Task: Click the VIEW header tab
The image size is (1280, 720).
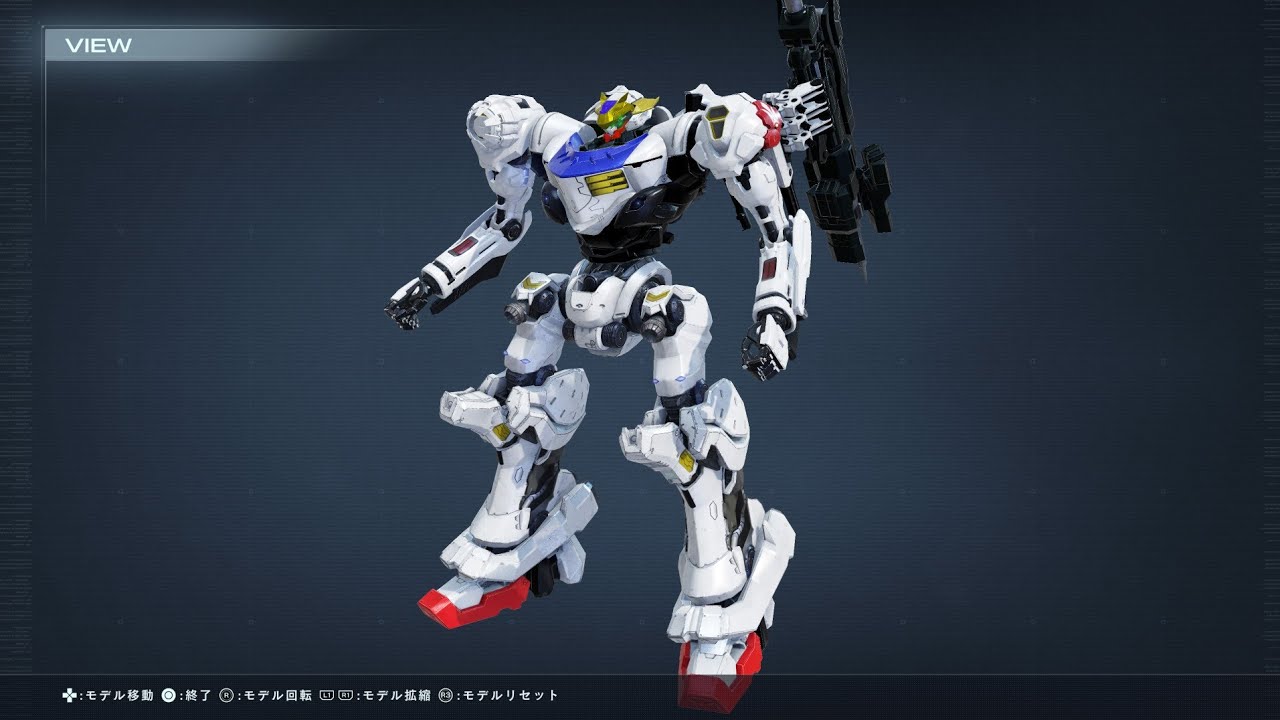Action: (x=99, y=44)
